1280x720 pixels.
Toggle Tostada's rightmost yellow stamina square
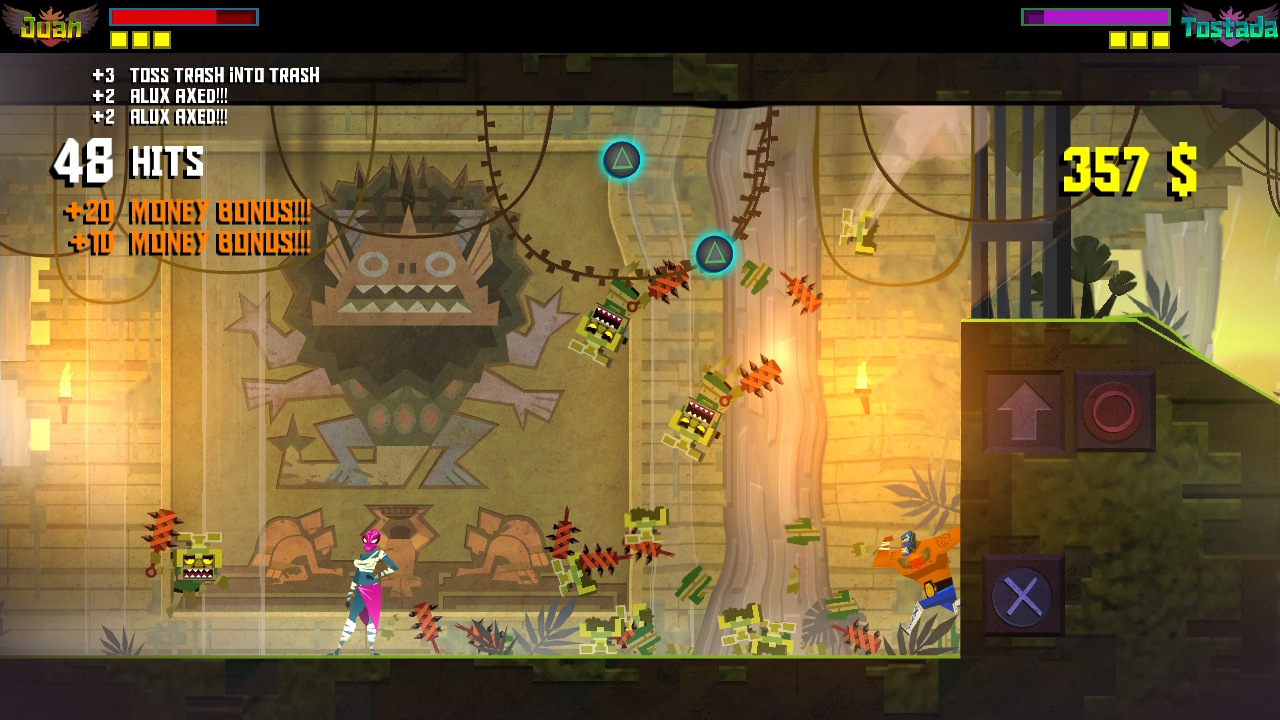(1162, 38)
